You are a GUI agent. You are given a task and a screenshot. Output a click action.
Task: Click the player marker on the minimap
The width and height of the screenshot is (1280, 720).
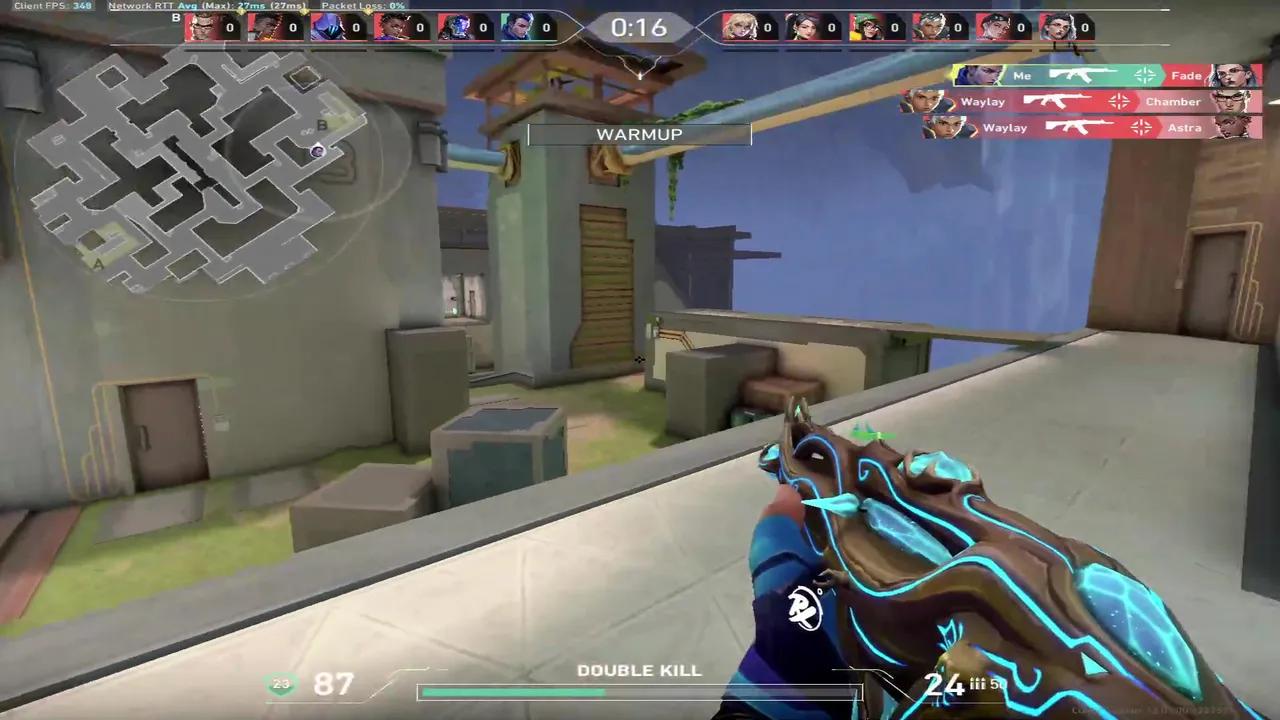click(318, 151)
